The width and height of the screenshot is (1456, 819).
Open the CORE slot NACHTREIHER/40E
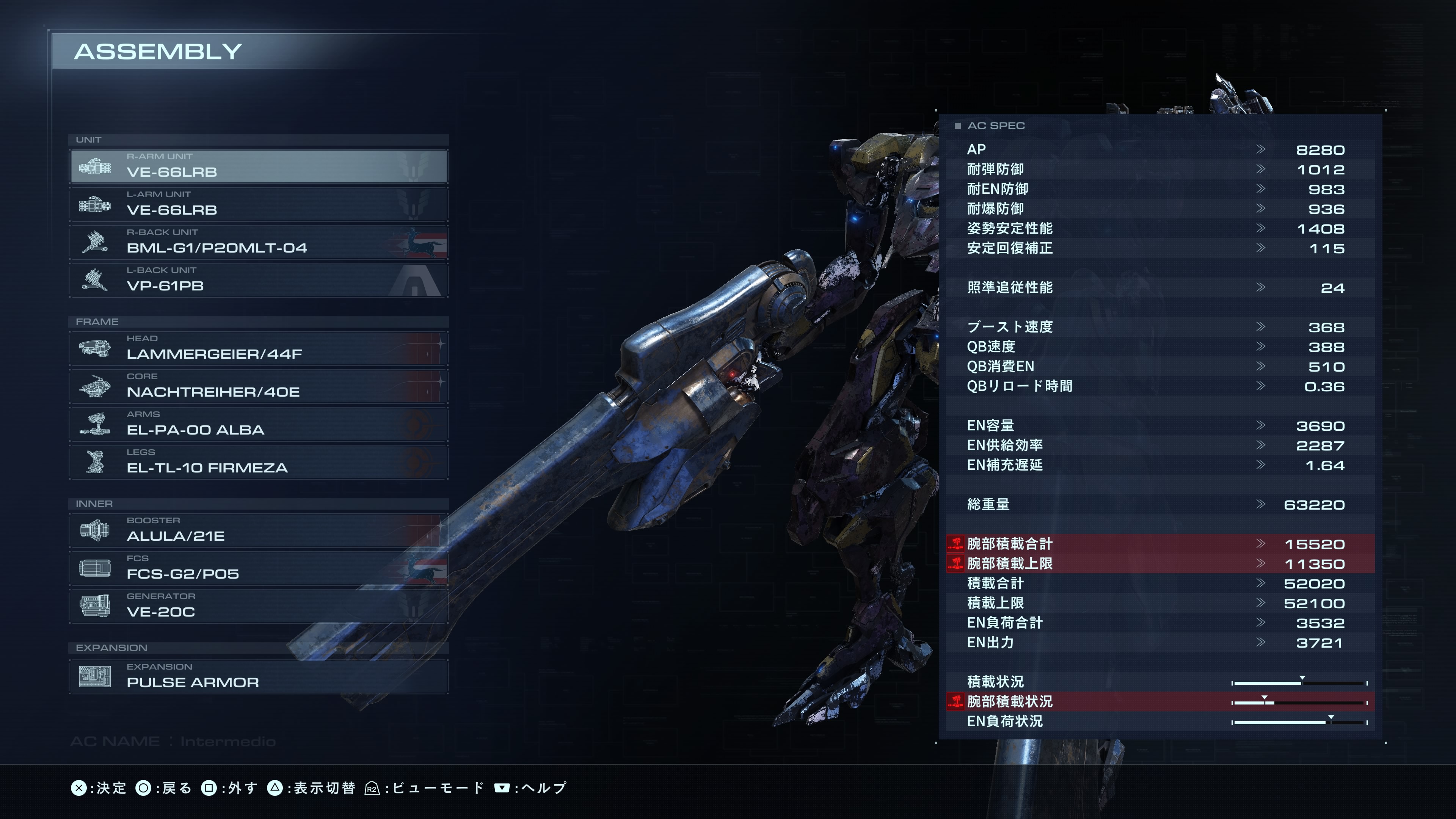click(259, 386)
